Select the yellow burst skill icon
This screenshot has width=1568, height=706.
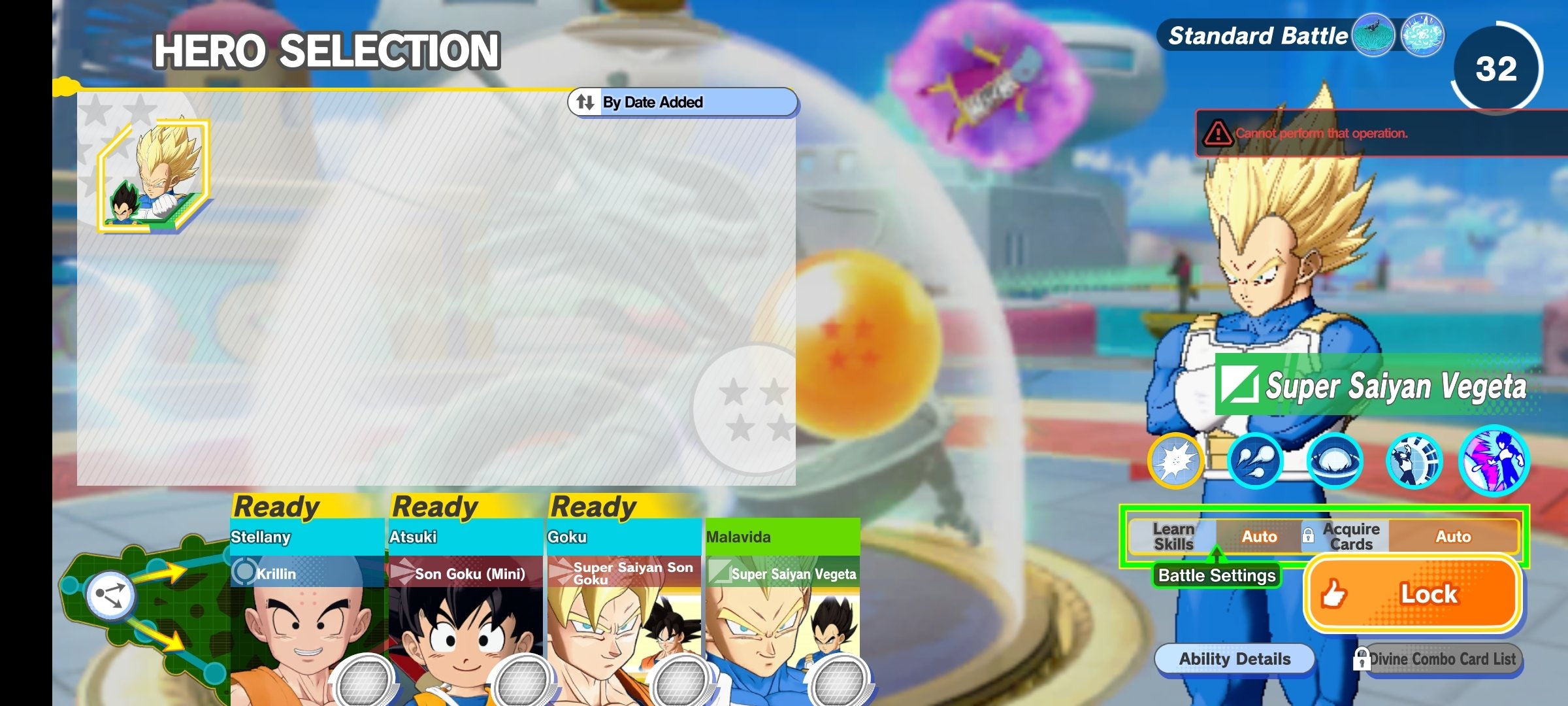coord(1175,461)
